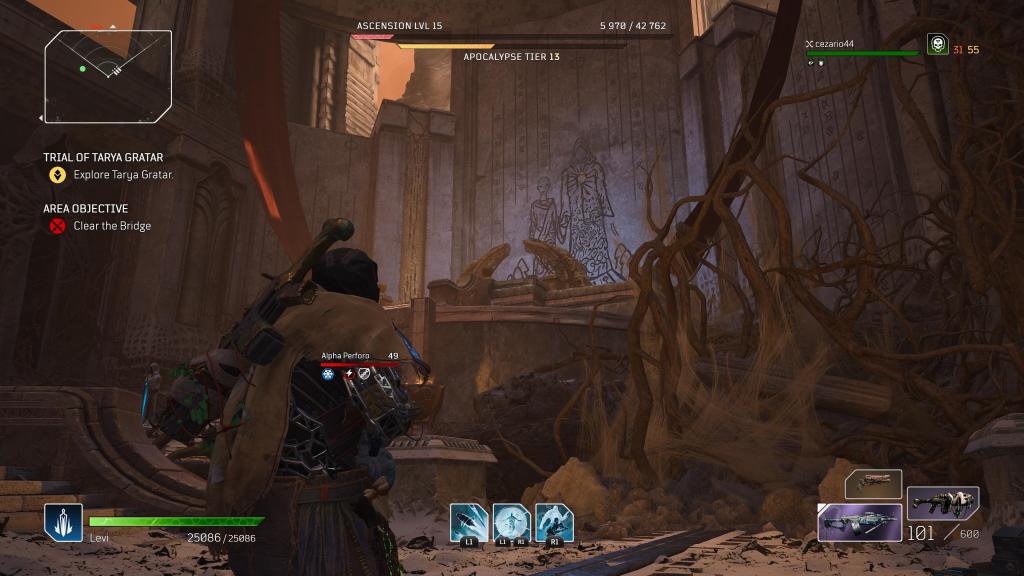Click the broken shield status icon on Alpha Perforo
1024x576 pixels.
[364, 374]
